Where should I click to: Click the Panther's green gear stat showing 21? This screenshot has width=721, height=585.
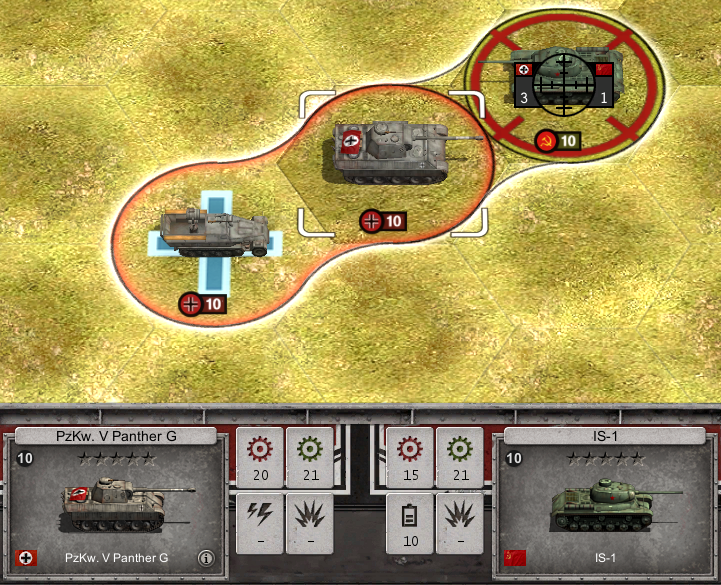point(310,457)
